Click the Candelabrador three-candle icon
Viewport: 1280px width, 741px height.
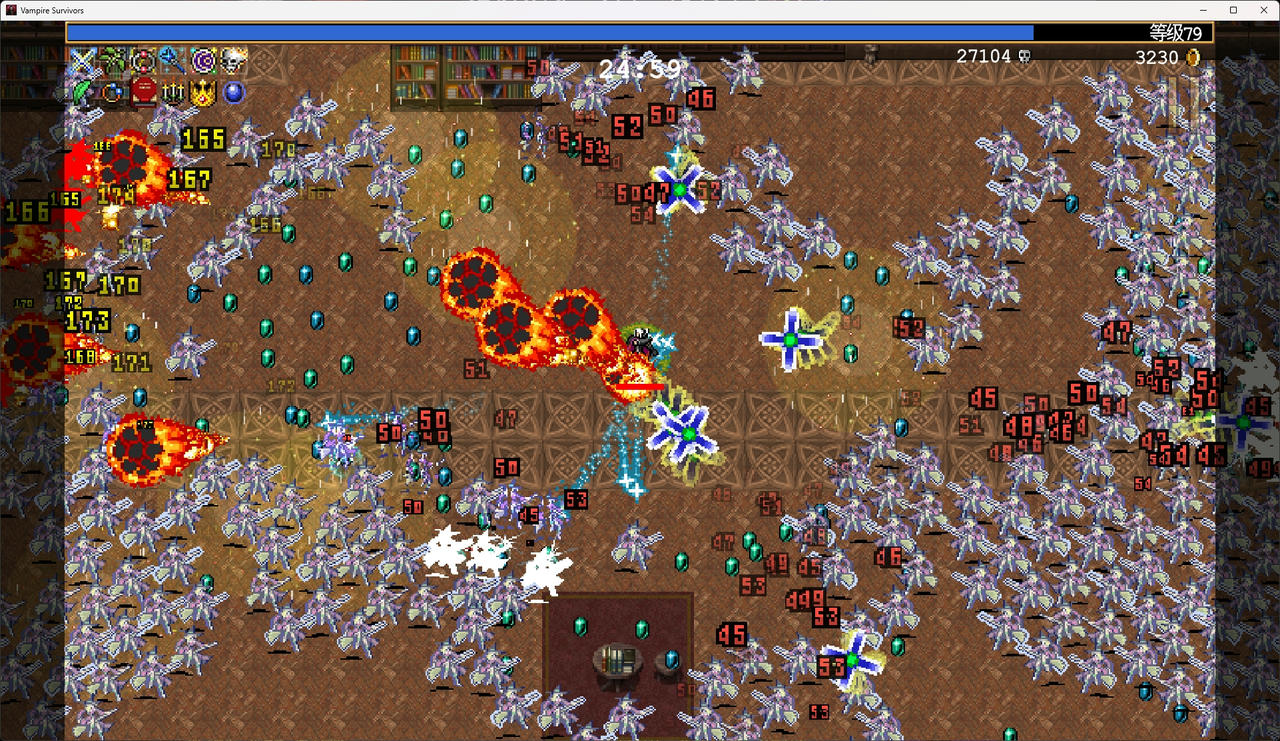click(x=173, y=92)
